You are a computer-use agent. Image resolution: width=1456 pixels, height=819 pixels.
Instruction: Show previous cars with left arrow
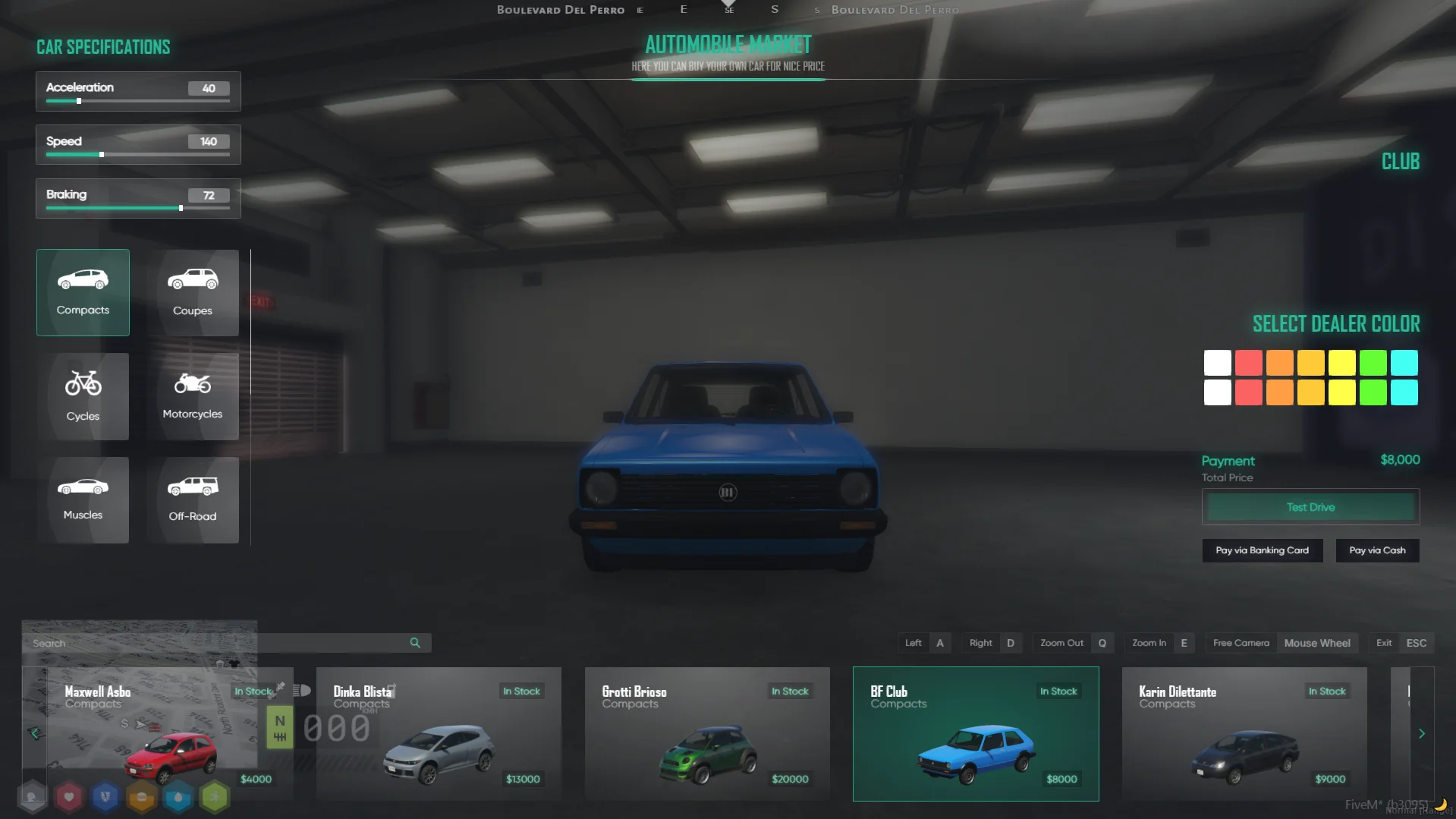click(34, 733)
